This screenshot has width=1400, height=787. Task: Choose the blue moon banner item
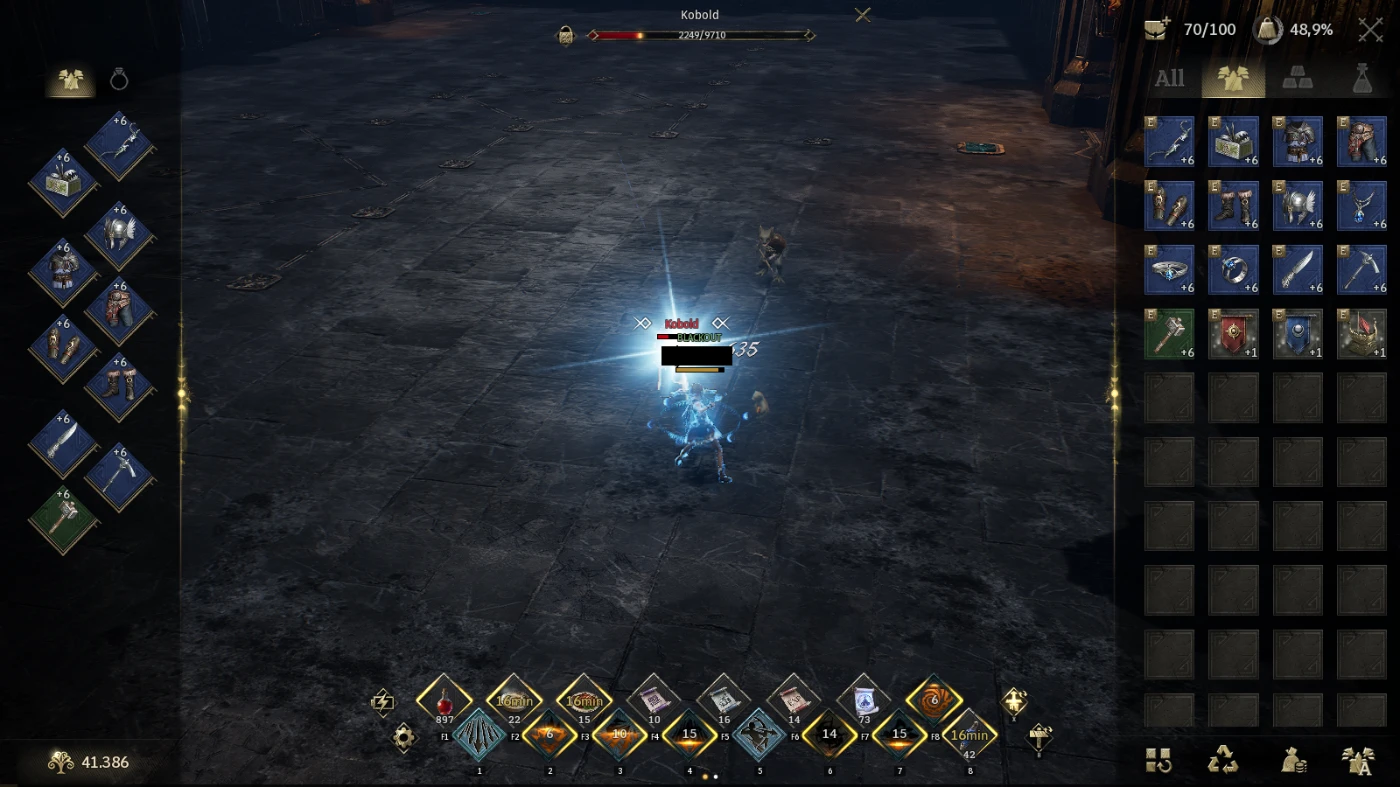1297,333
